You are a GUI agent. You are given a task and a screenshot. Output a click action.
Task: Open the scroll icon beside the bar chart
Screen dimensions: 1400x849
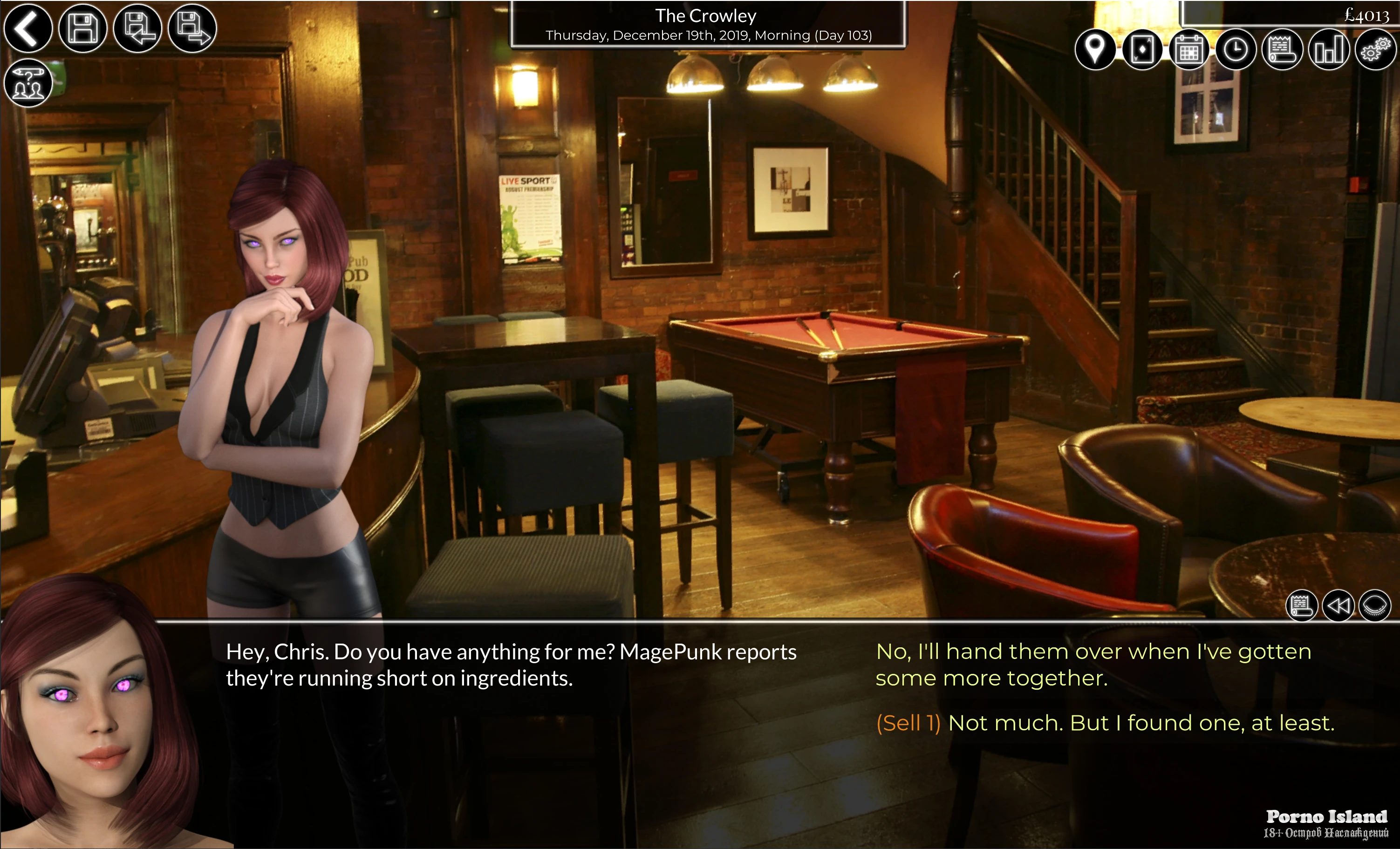pos(1282,50)
